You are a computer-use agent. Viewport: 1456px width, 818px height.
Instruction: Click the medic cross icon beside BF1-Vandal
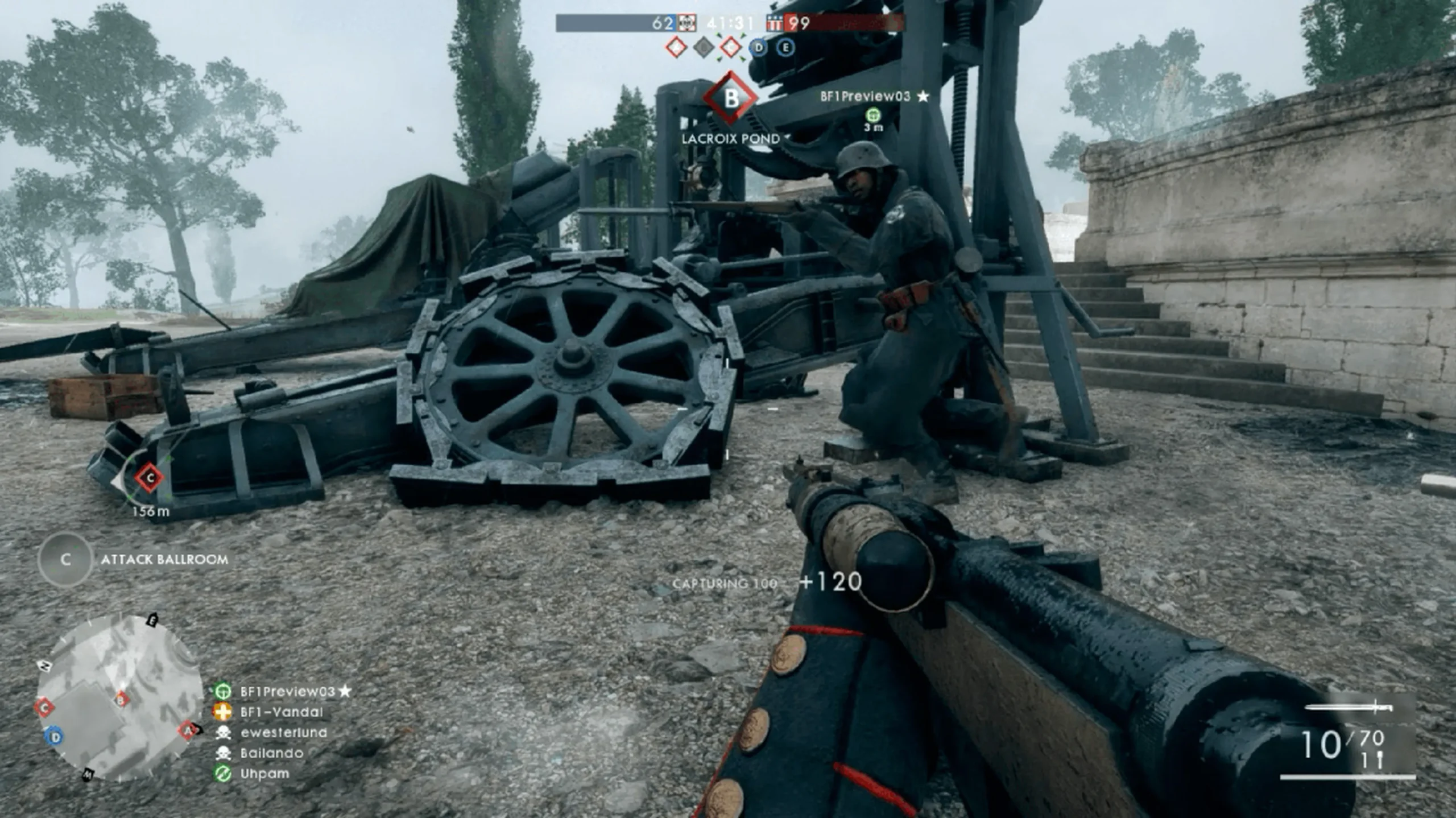(223, 712)
